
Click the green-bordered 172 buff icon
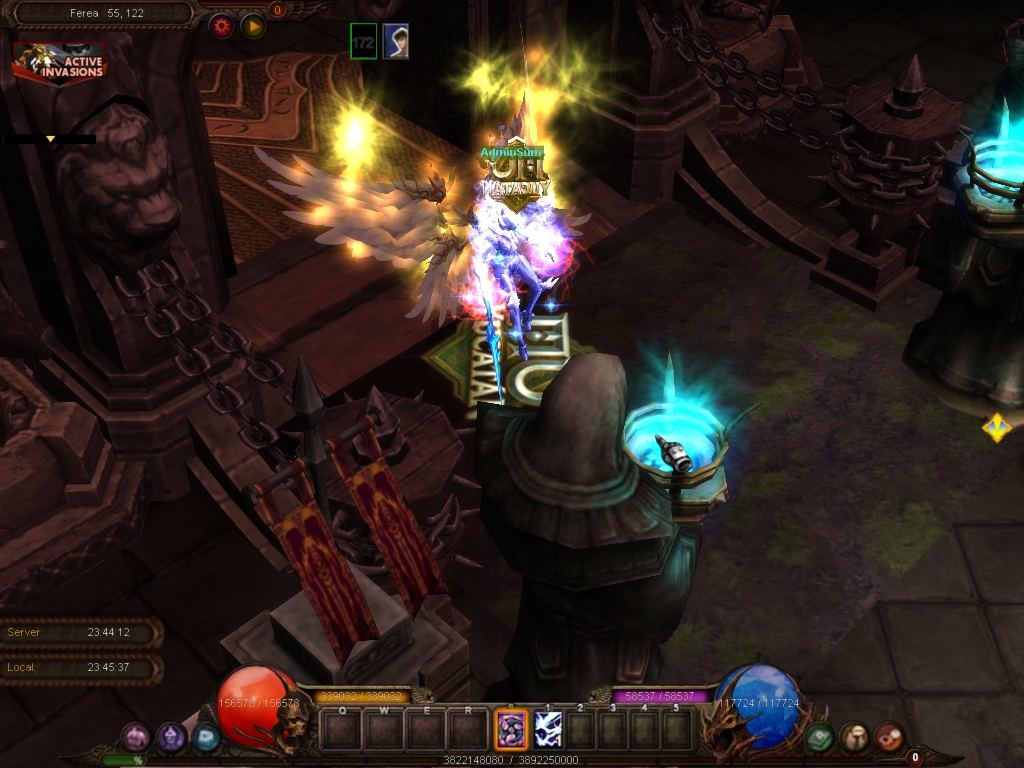(364, 41)
